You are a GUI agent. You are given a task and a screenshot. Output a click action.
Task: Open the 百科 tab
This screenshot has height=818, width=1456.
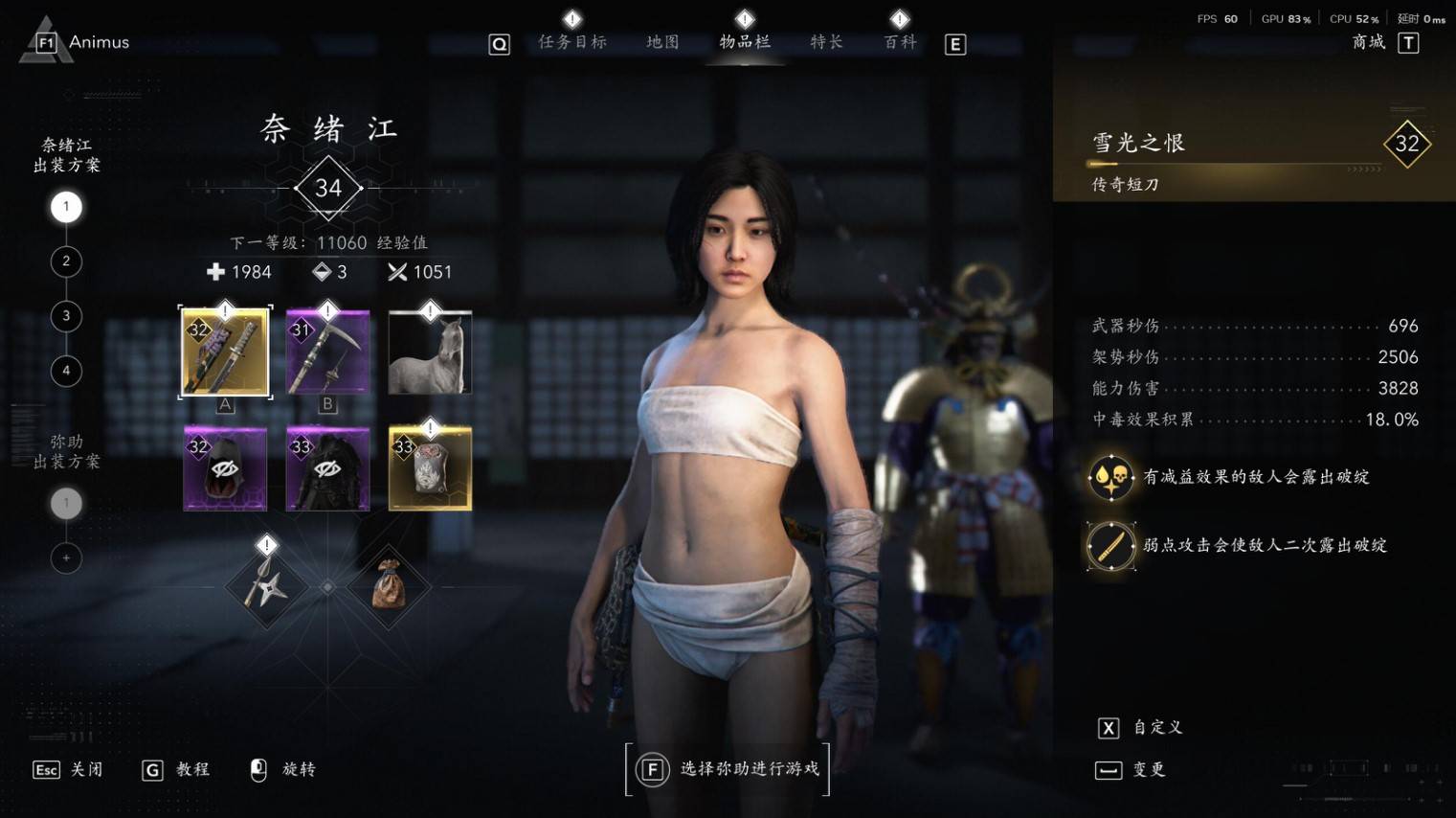(900, 42)
